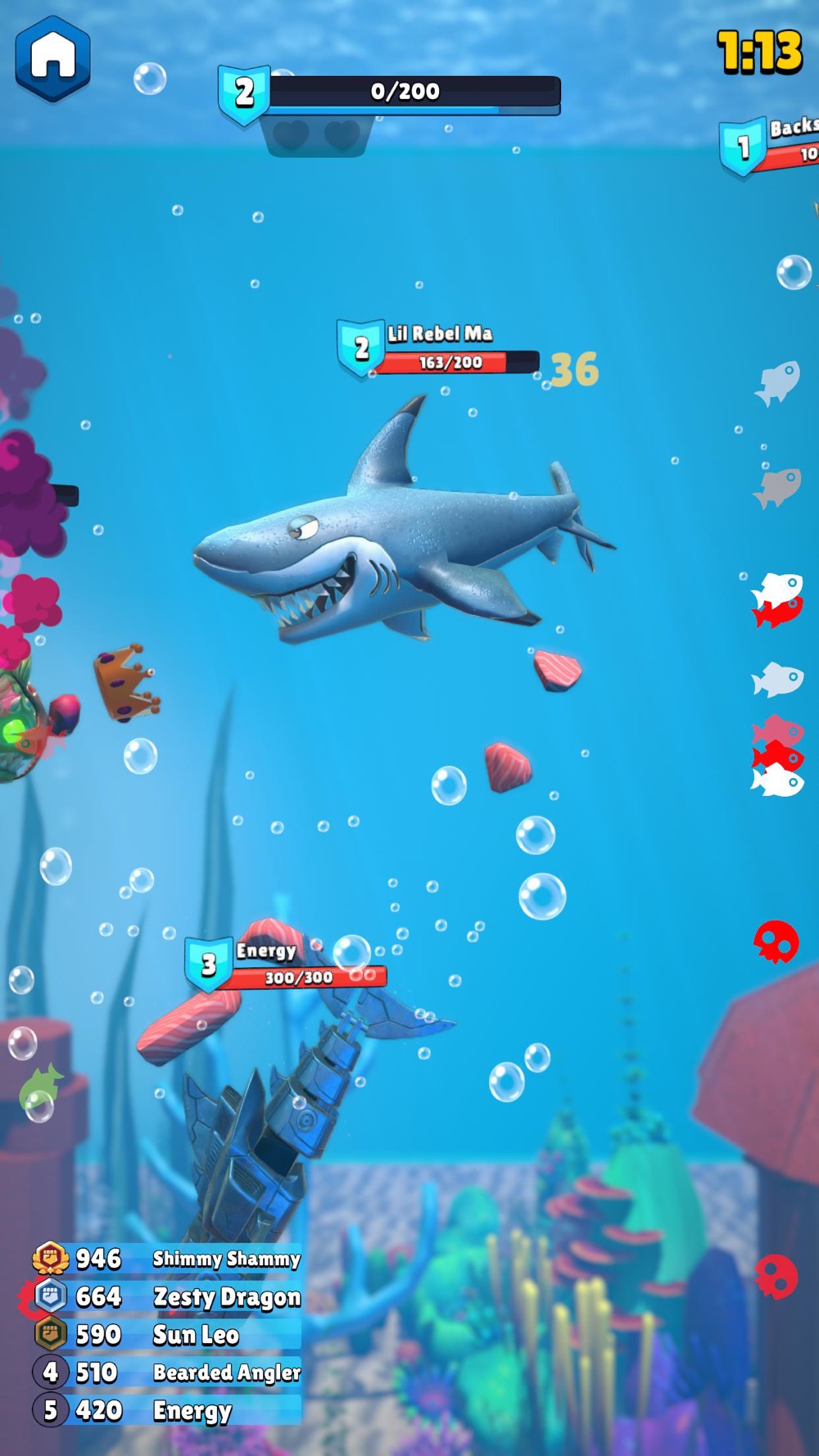
Task: Pick the fifth-place Energy leaderboard row
Action: pos(168,1410)
